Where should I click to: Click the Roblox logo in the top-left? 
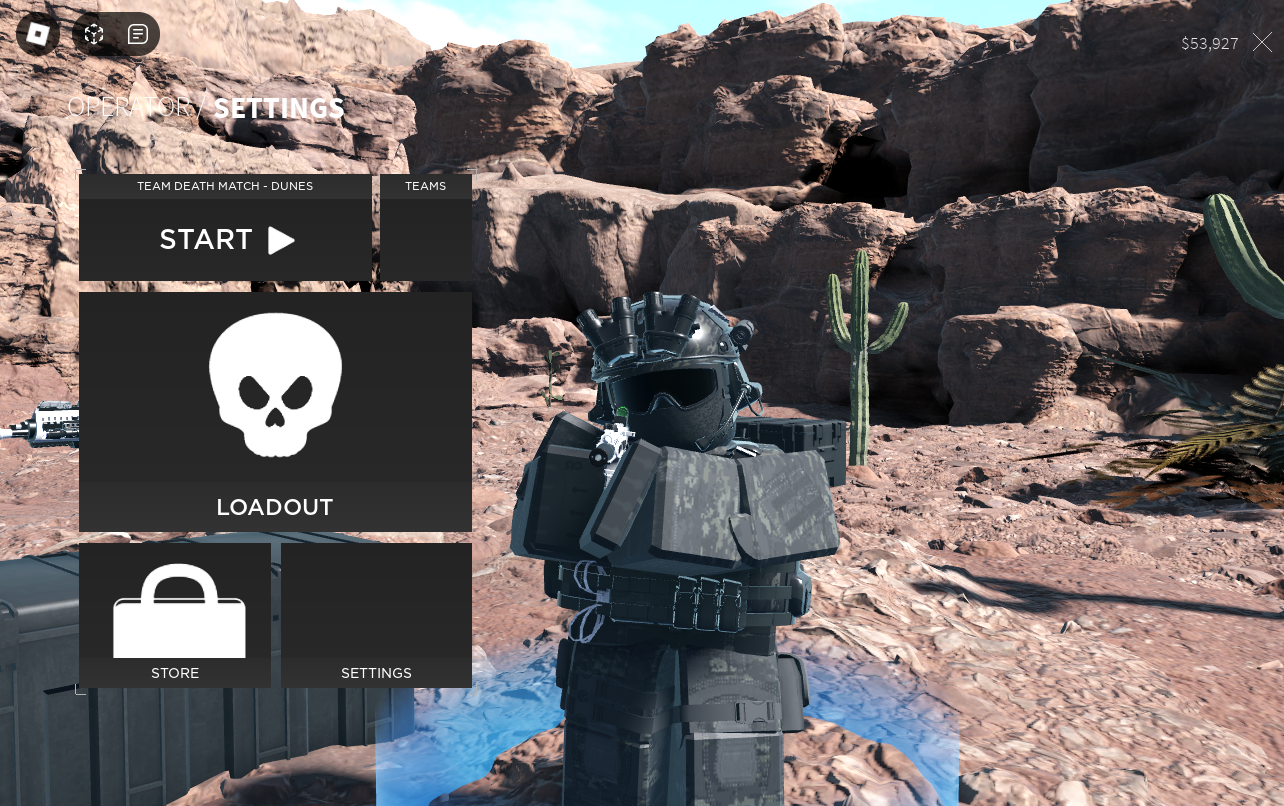coord(38,33)
